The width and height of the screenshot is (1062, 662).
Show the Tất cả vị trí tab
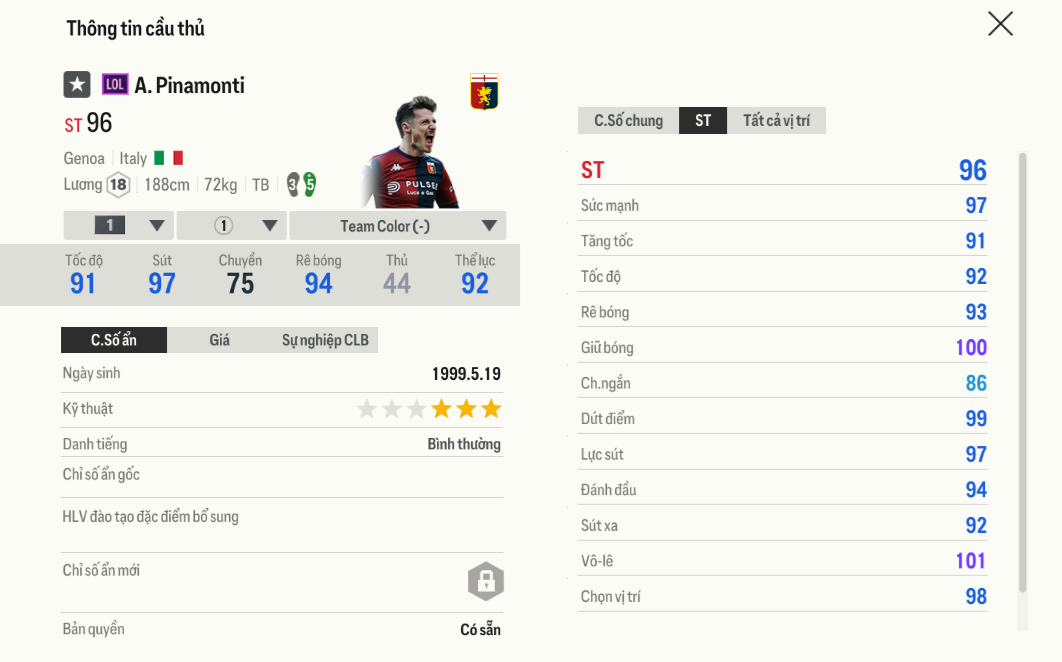tap(776, 121)
